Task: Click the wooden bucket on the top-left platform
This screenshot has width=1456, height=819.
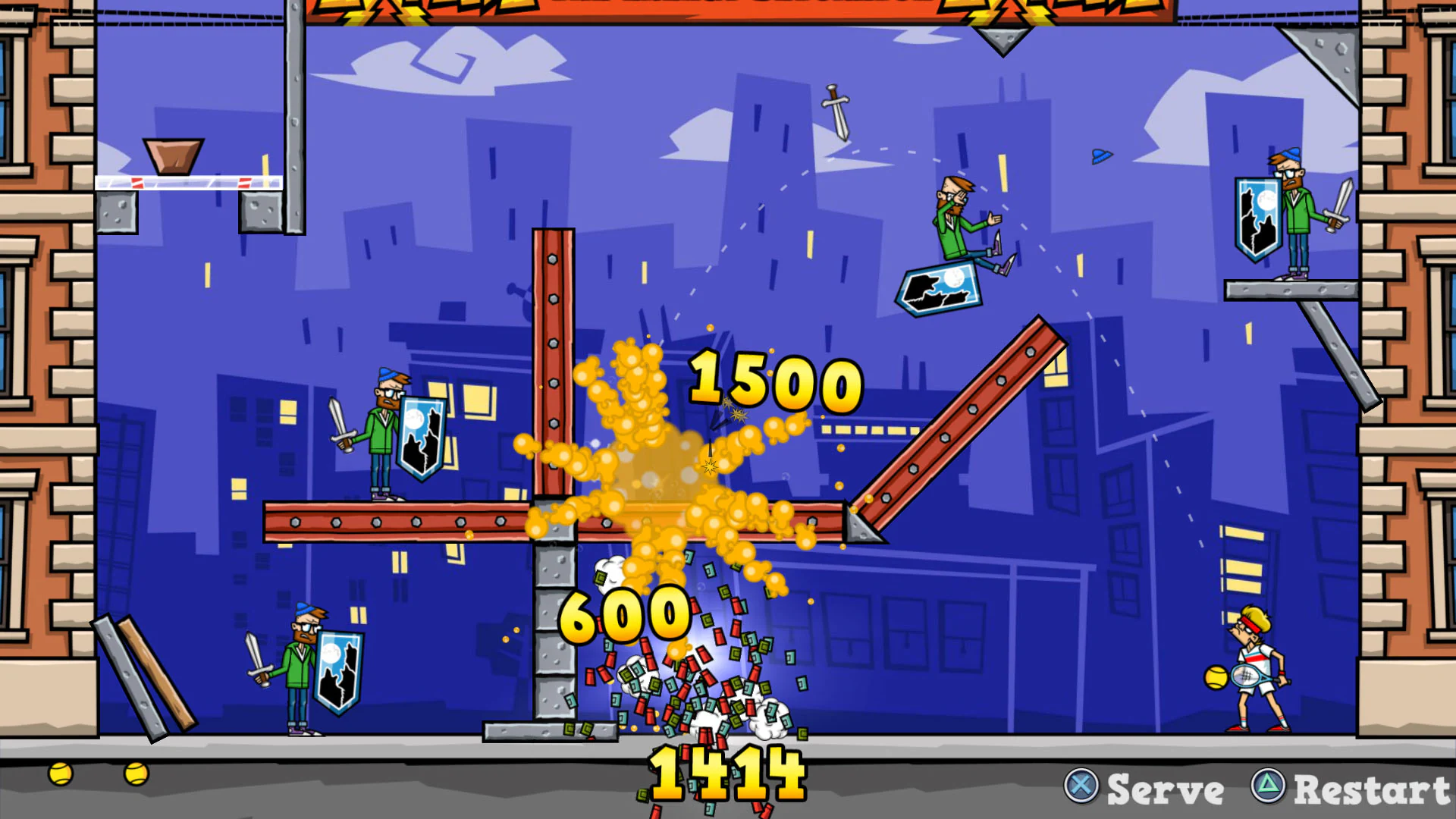Action: [x=174, y=155]
